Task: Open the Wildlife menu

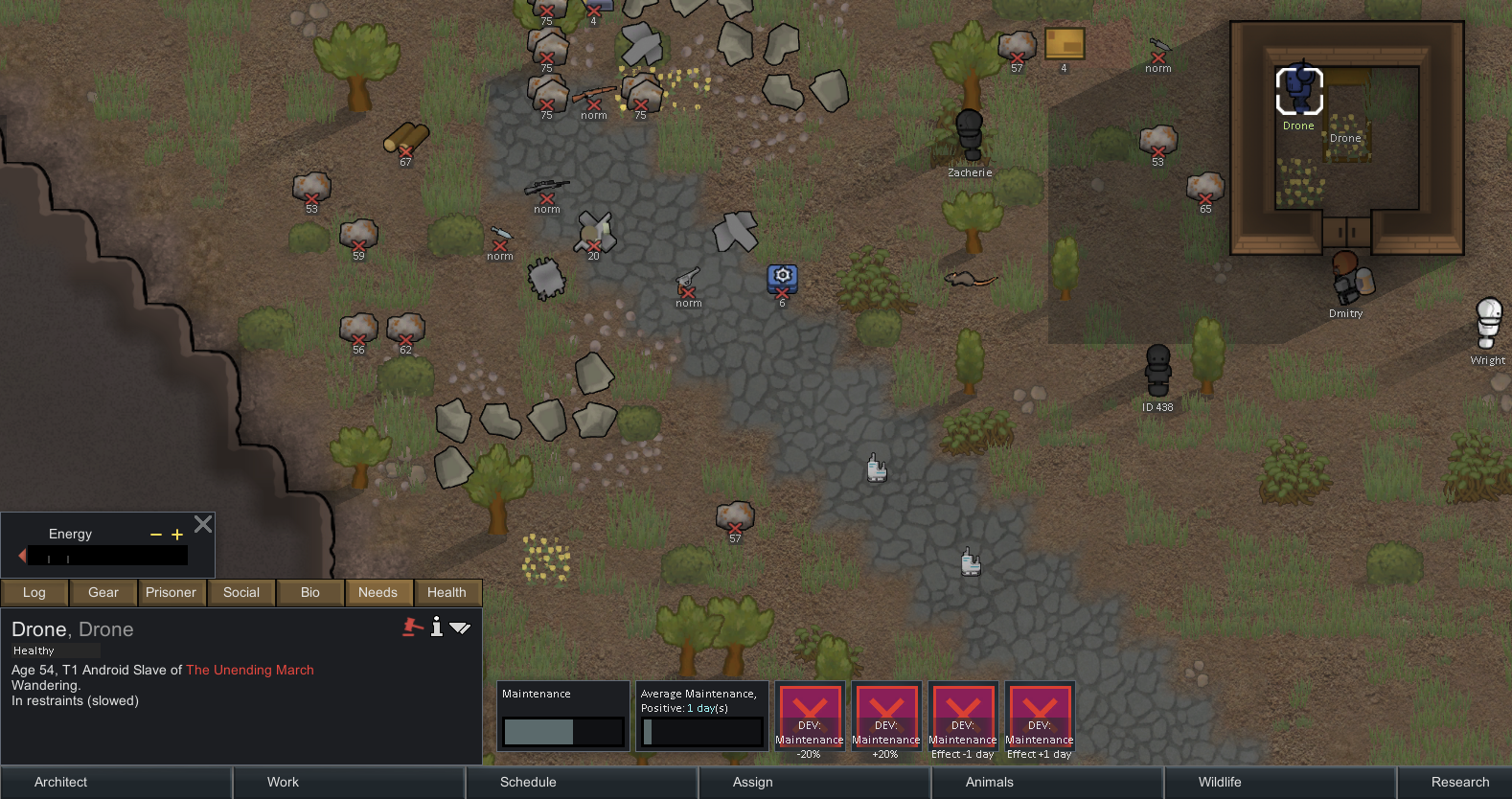Action: pyautogui.click(x=1218, y=782)
